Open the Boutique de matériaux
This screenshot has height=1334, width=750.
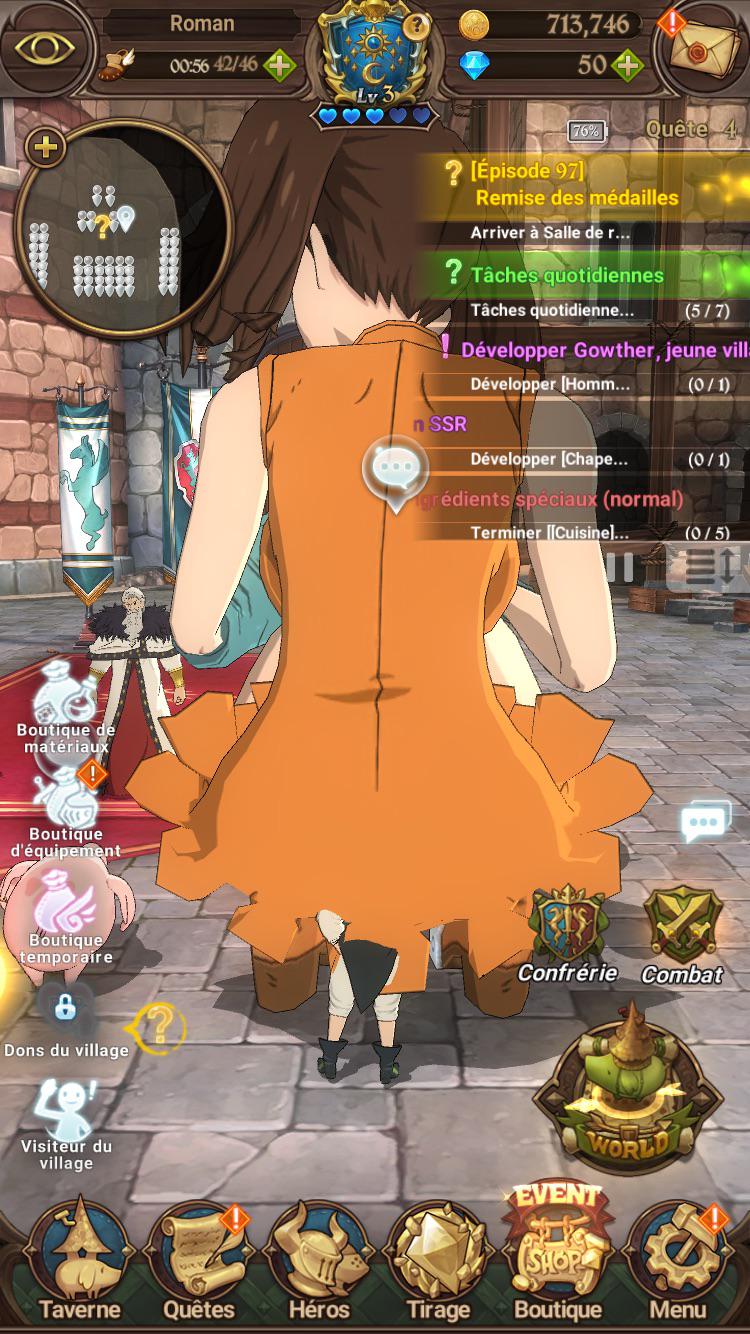click(65, 708)
